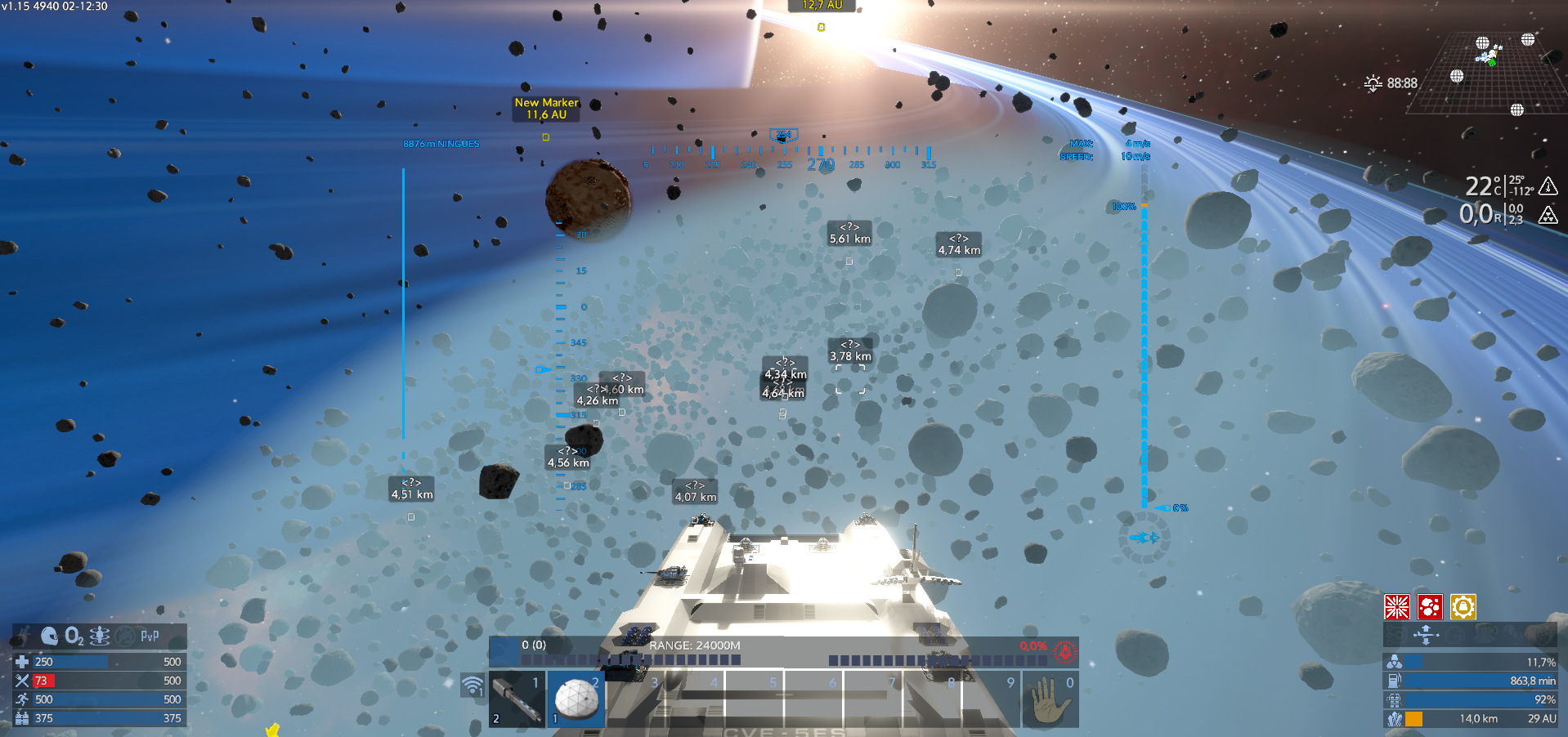Screen dimensions: 1568x737
Task: Click the red debris cluster status icon
Action: click(1430, 607)
